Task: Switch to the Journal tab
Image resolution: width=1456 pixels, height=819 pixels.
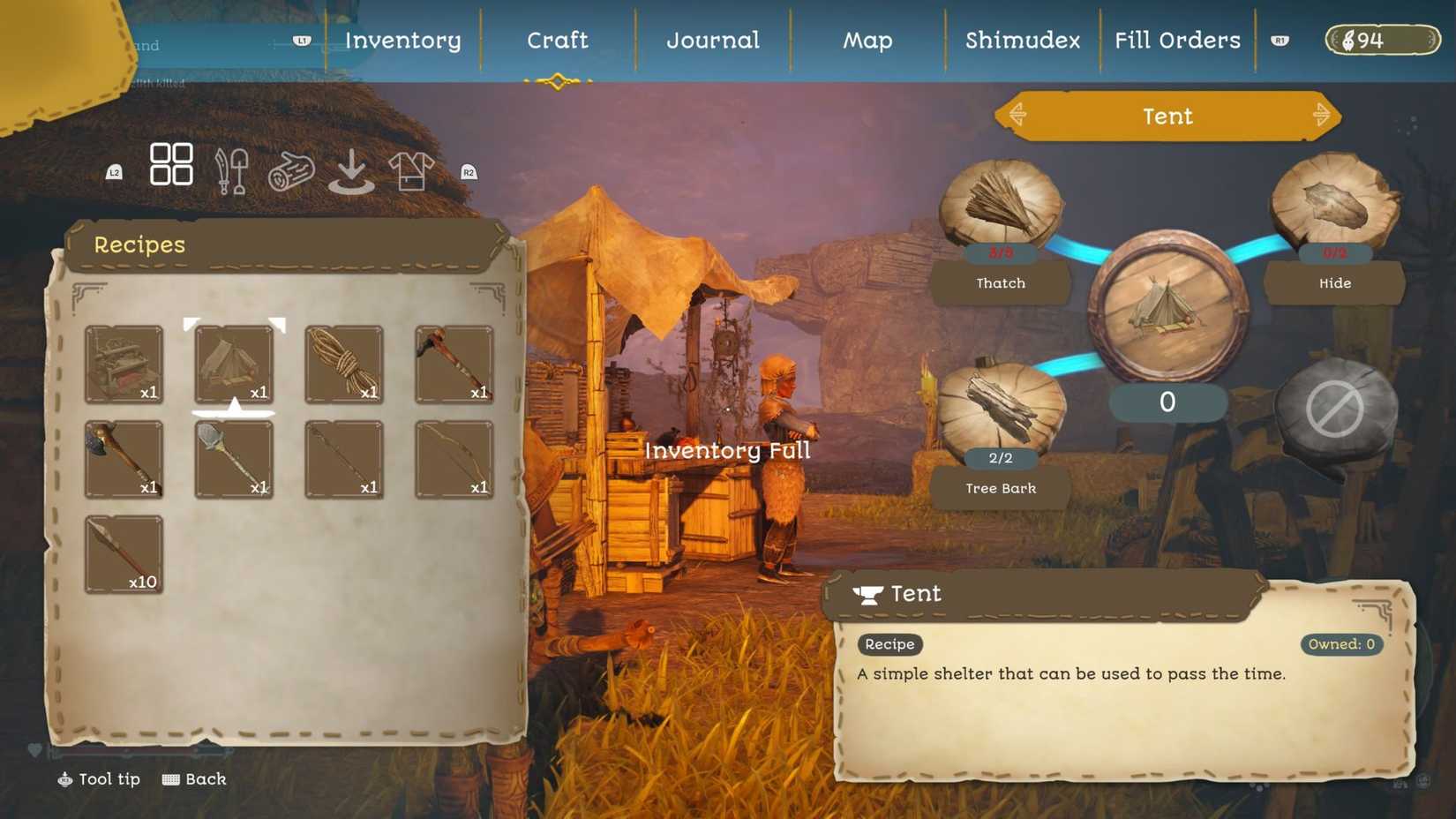Action: tap(712, 40)
